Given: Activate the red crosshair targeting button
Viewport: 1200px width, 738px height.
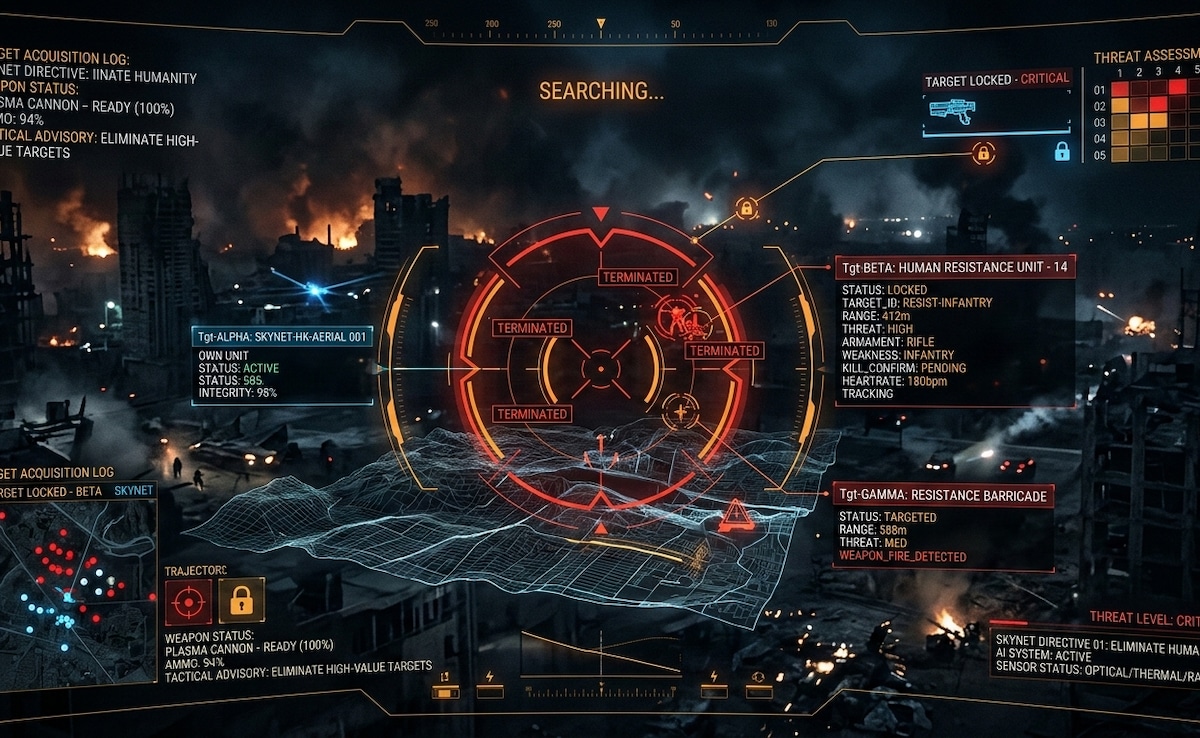Looking at the screenshot, I should click(188, 600).
